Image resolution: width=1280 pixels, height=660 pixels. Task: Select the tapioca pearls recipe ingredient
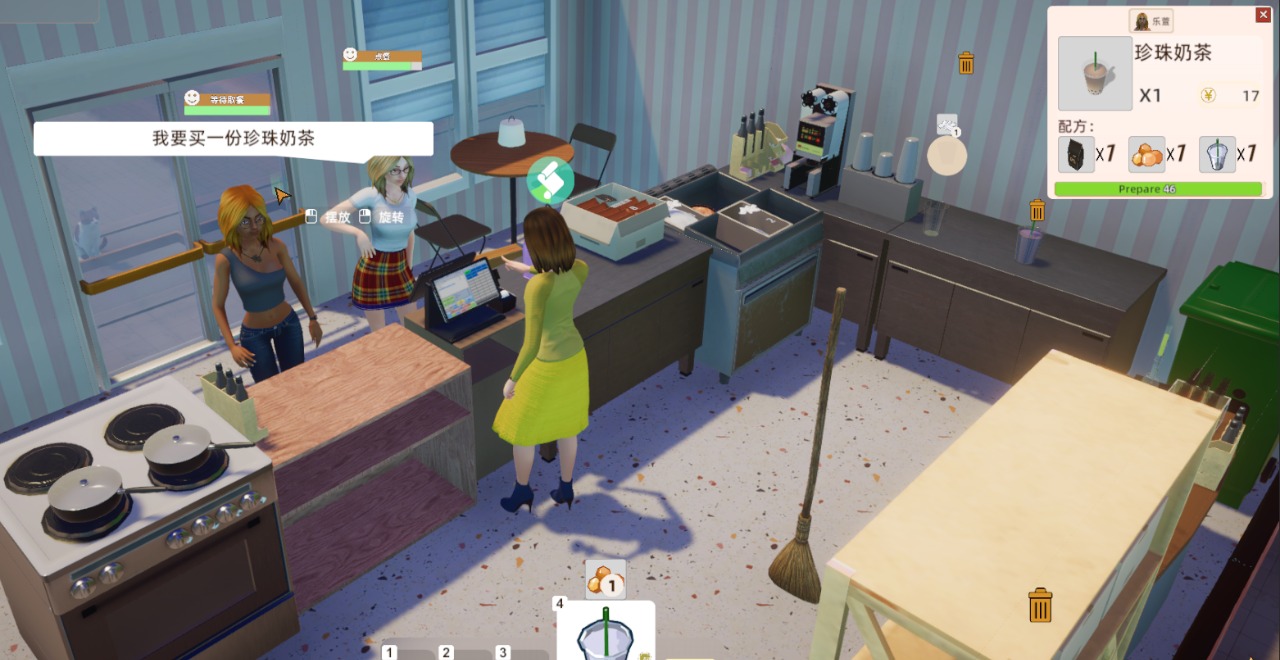pyautogui.click(x=1147, y=155)
